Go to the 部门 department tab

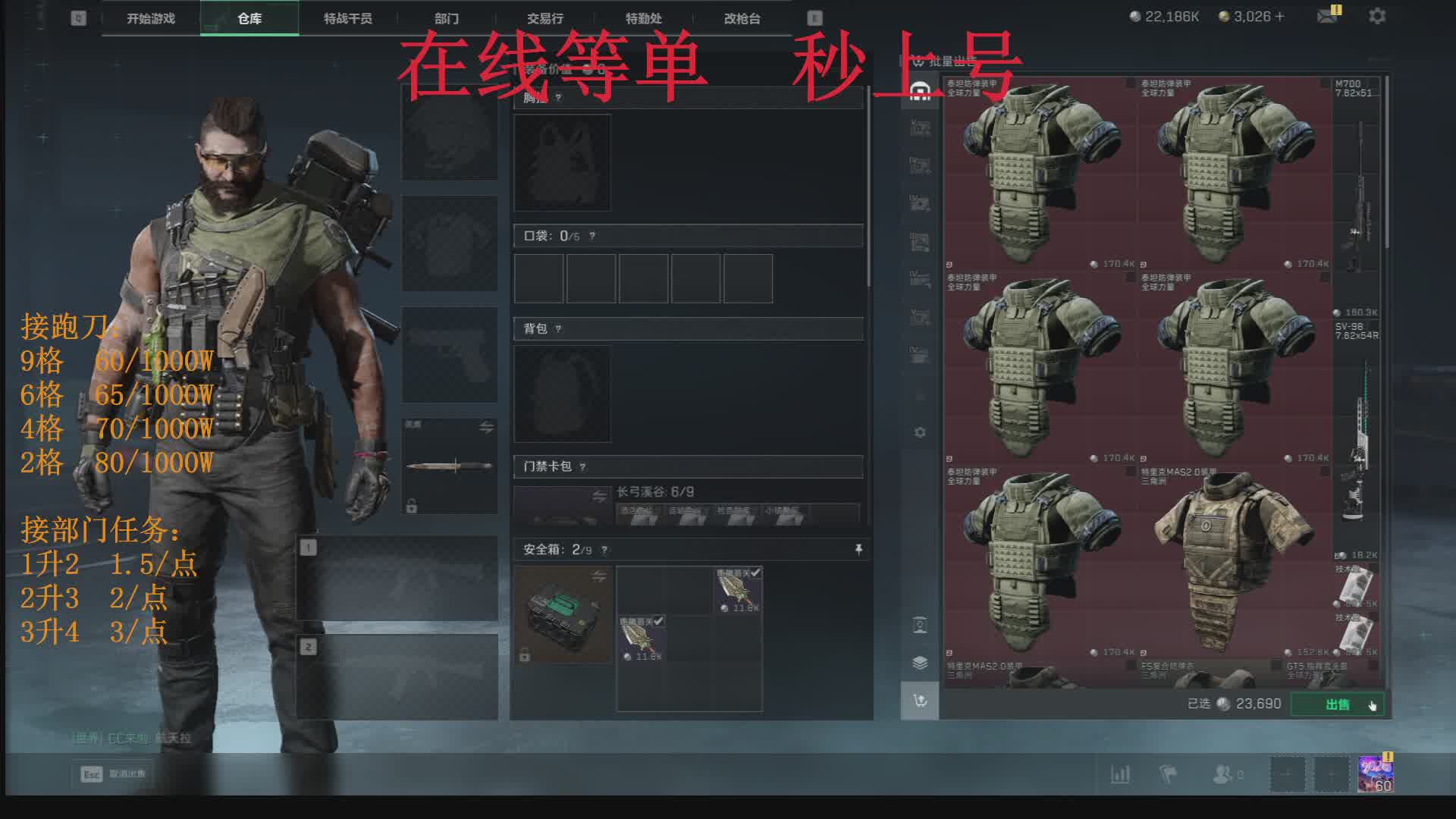pyautogui.click(x=447, y=18)
